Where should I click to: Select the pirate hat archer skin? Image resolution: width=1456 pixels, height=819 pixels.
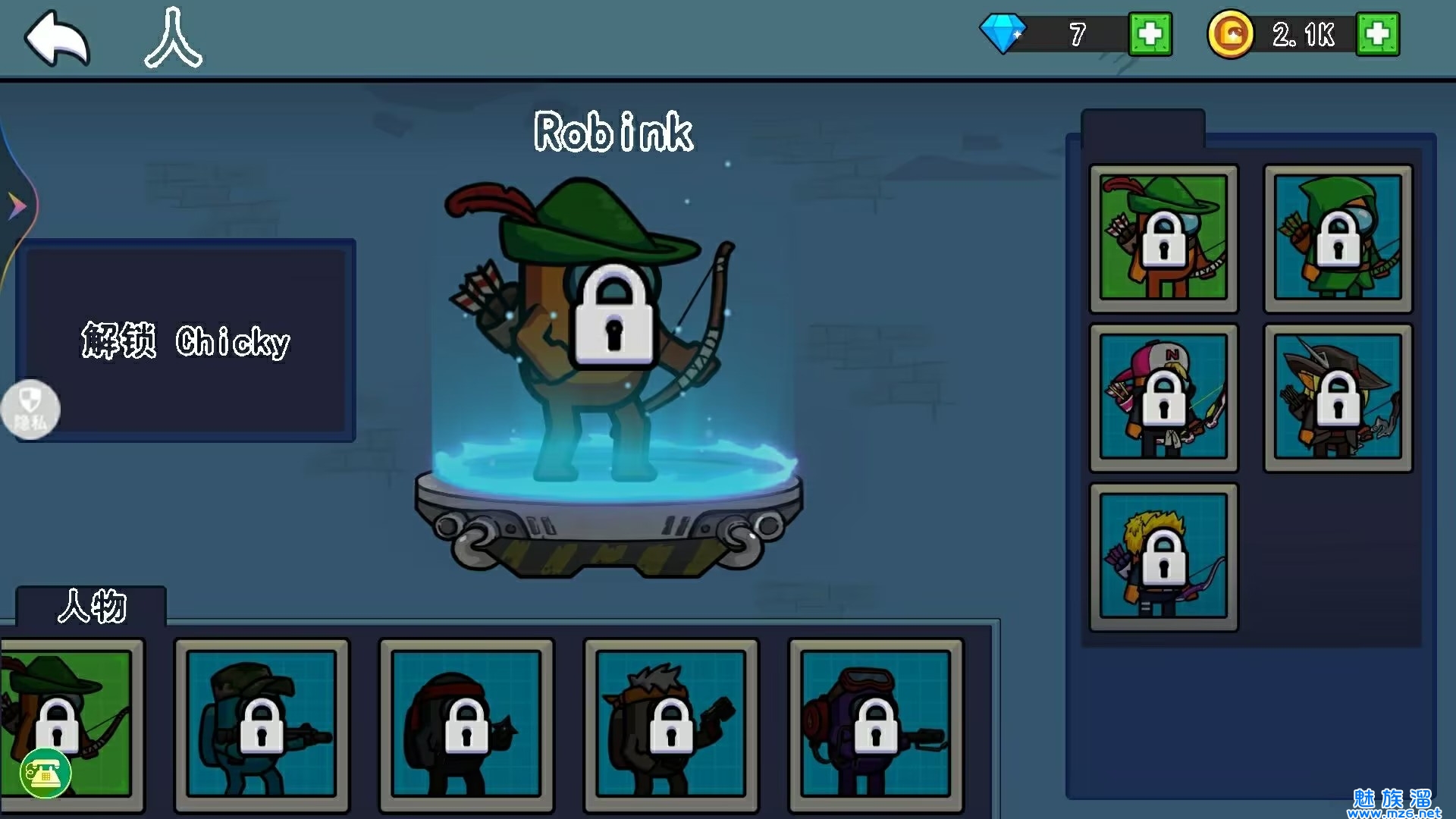pos(1338,397)
